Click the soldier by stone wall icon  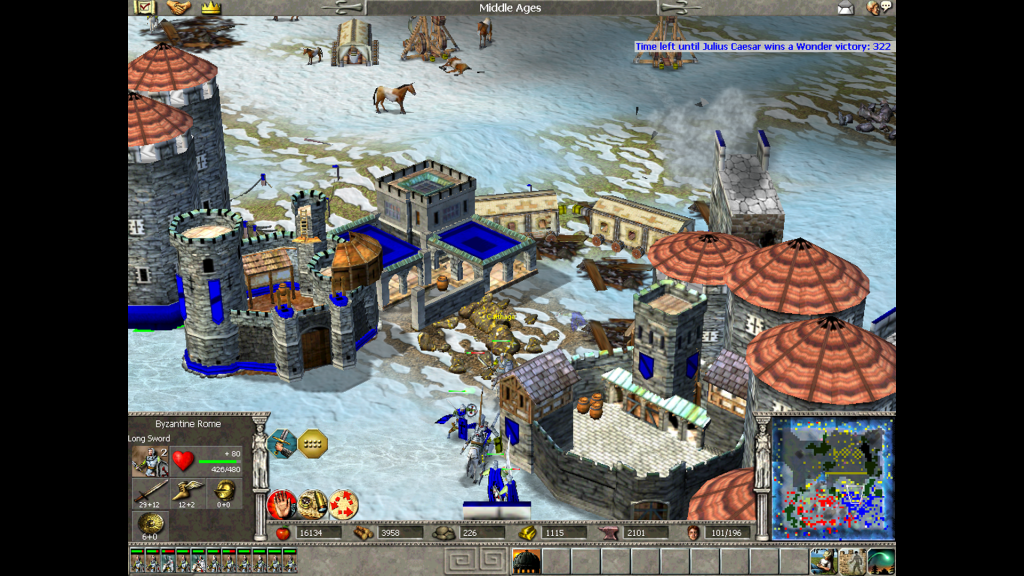coord(852,561)
